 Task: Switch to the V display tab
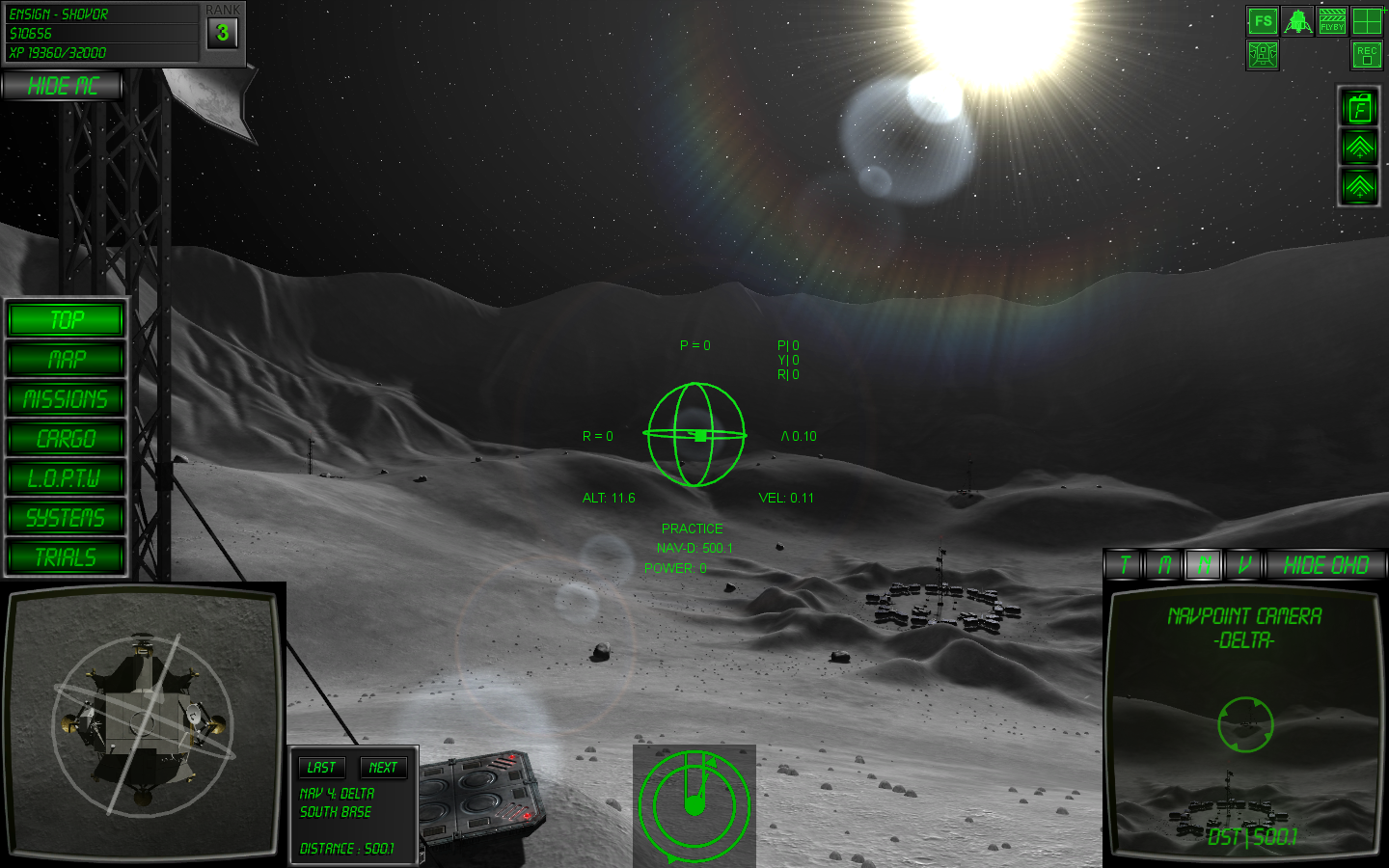[x=1244, y=565]
